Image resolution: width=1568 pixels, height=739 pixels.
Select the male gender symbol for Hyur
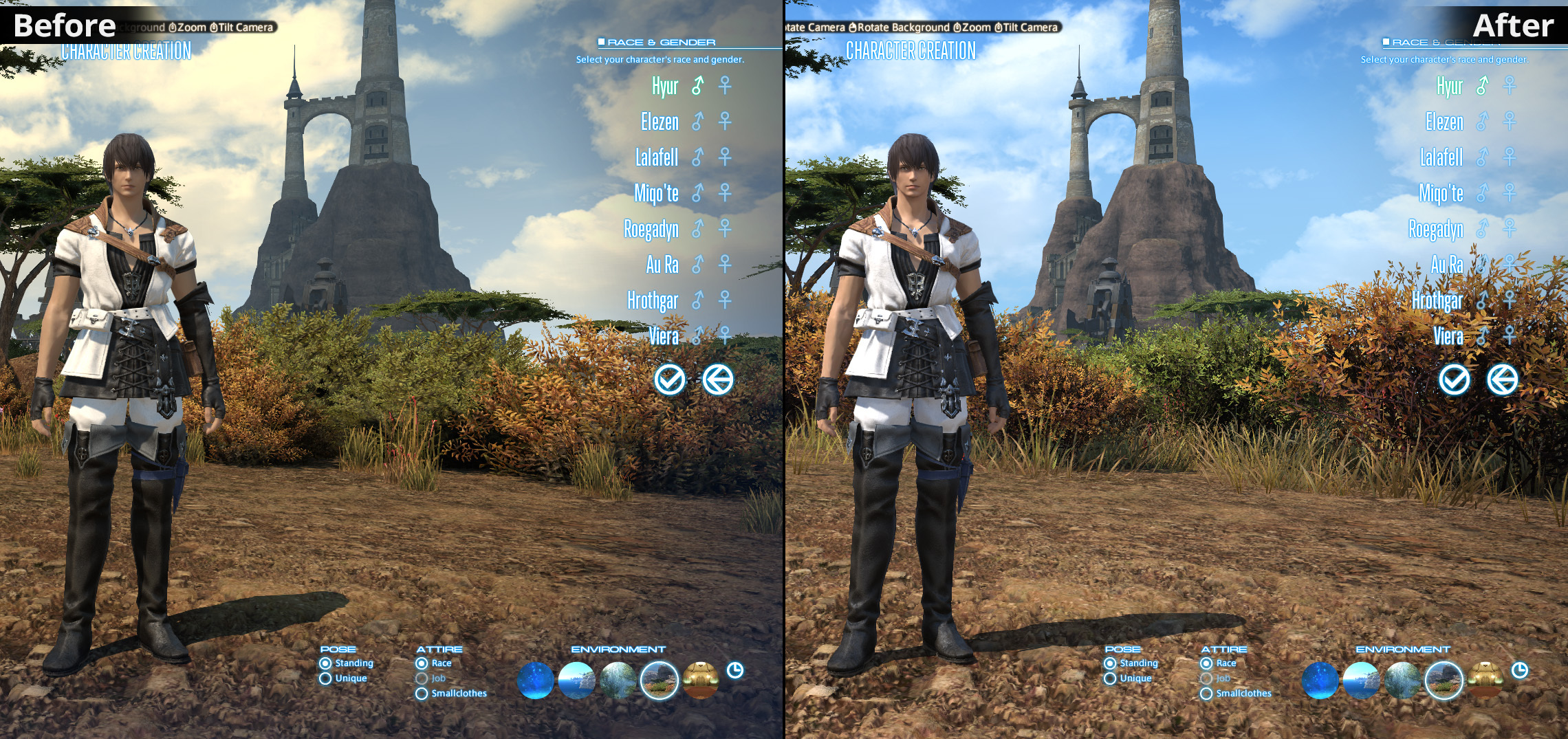(x=696, y=87)
